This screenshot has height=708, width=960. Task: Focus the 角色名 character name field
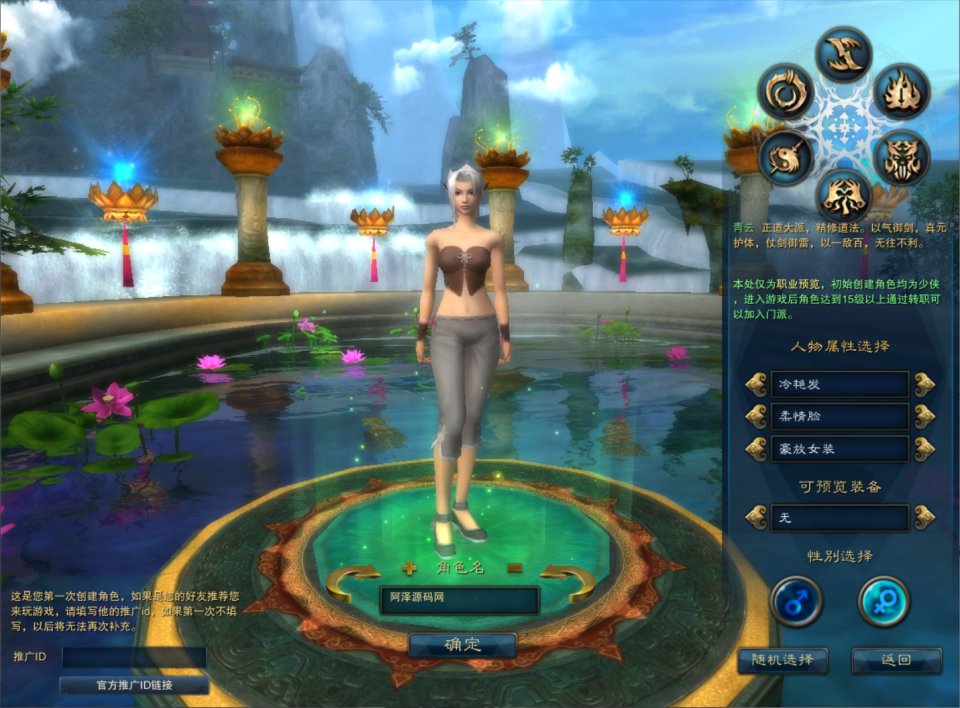click(x=459, y=599)
